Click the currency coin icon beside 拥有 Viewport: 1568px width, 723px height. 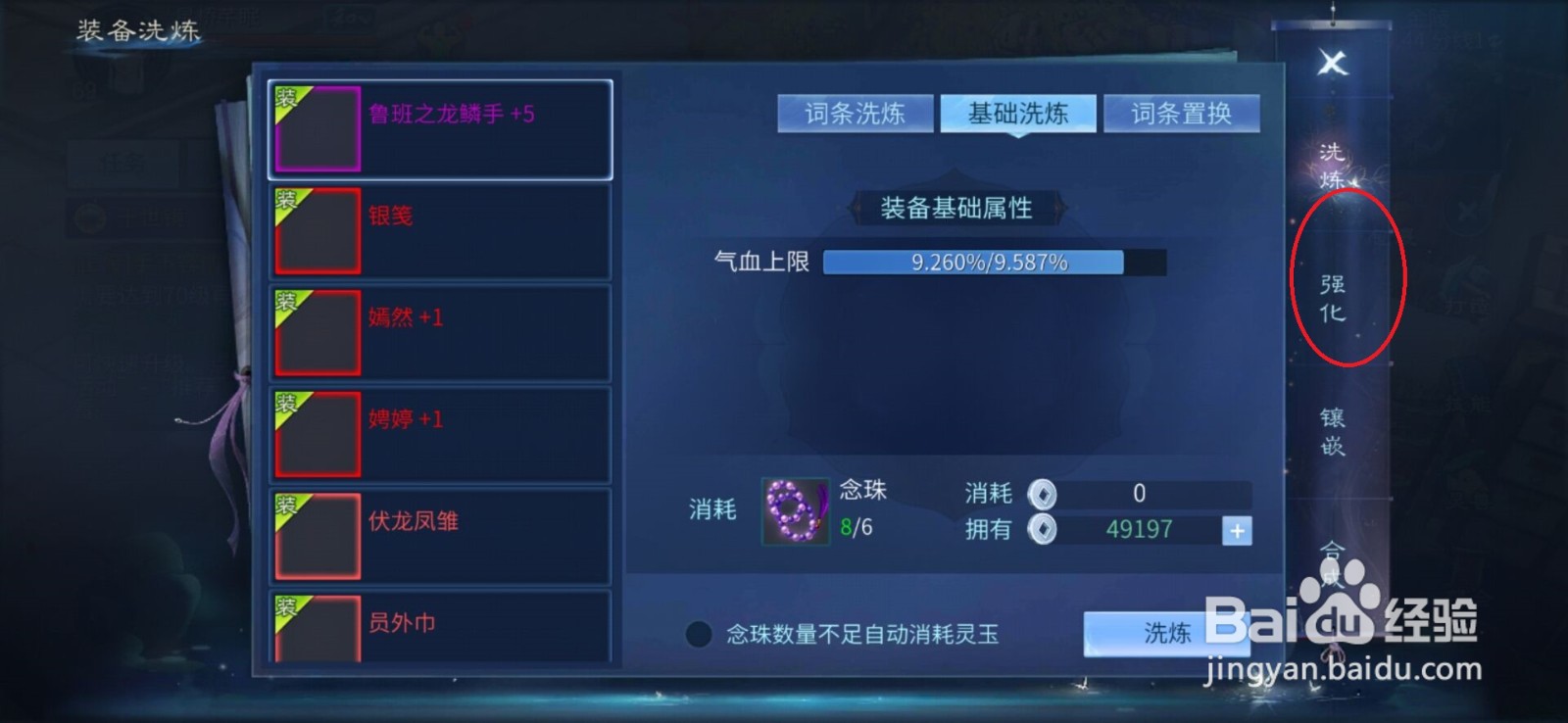coord(1045,530)
